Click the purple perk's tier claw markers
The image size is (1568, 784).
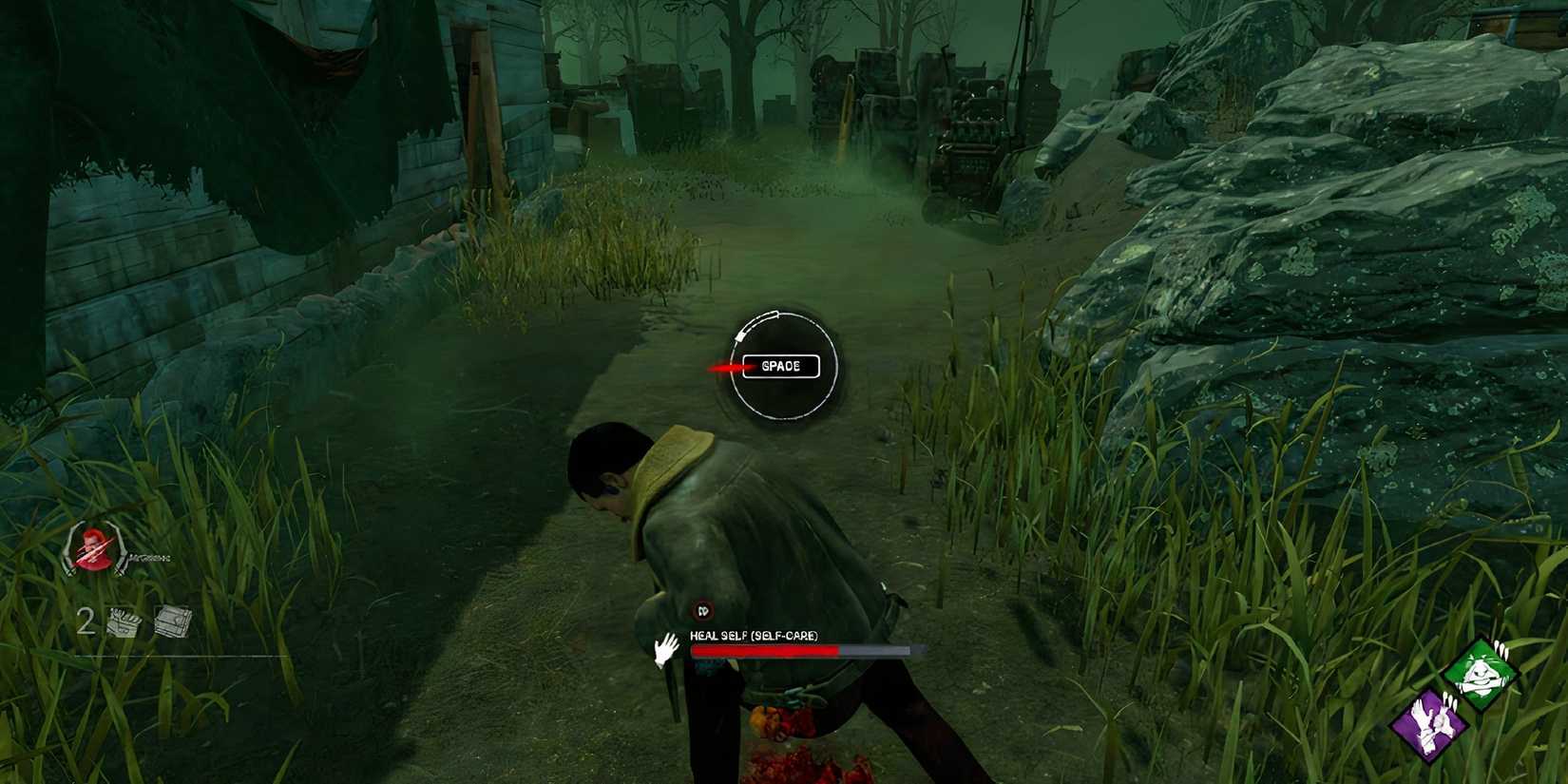coord(1448,700)
